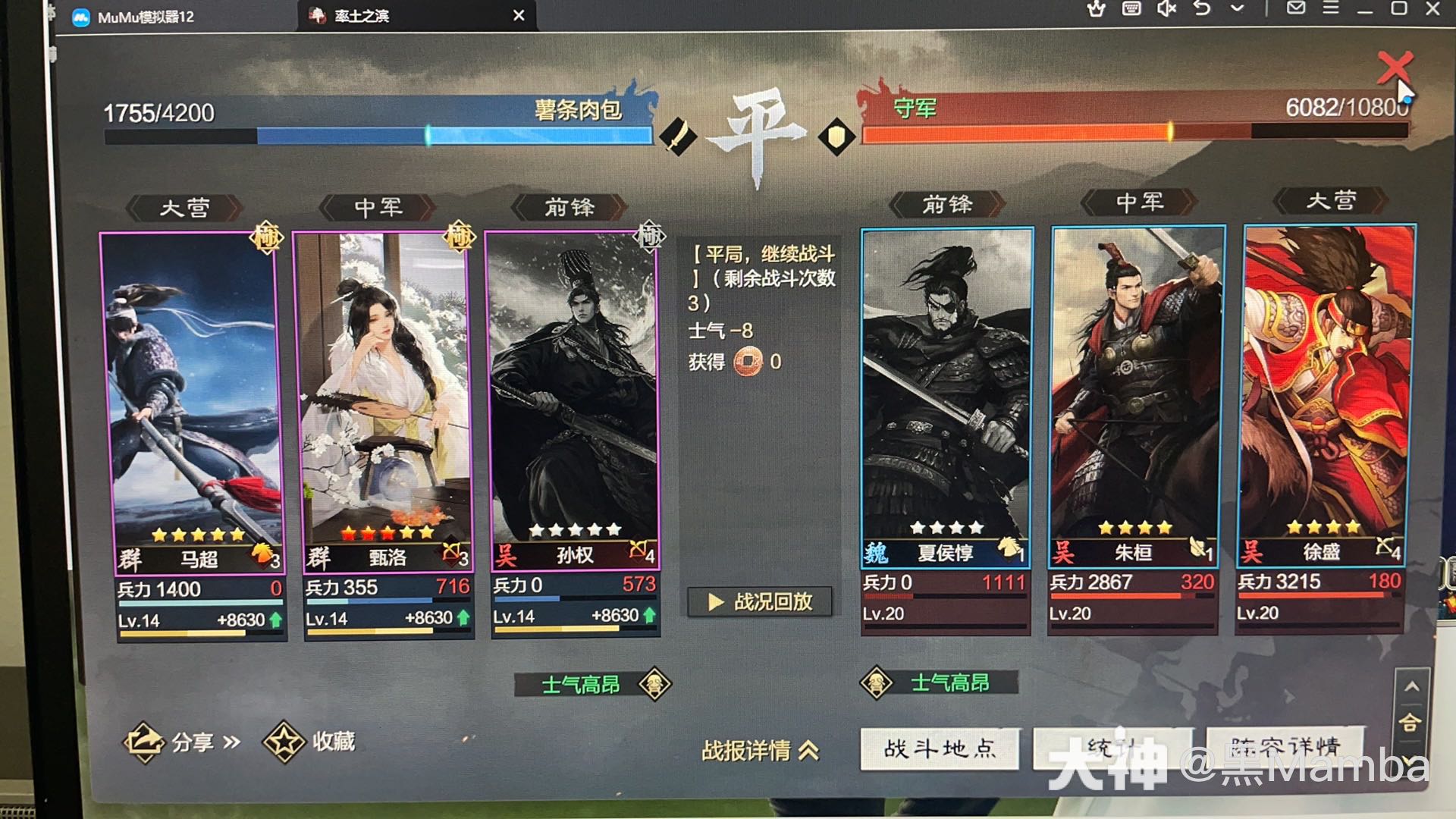Screen dimensions: 1456x819
Task: Open the MuMu VIP crown icon
Action: click(1096, 10)
